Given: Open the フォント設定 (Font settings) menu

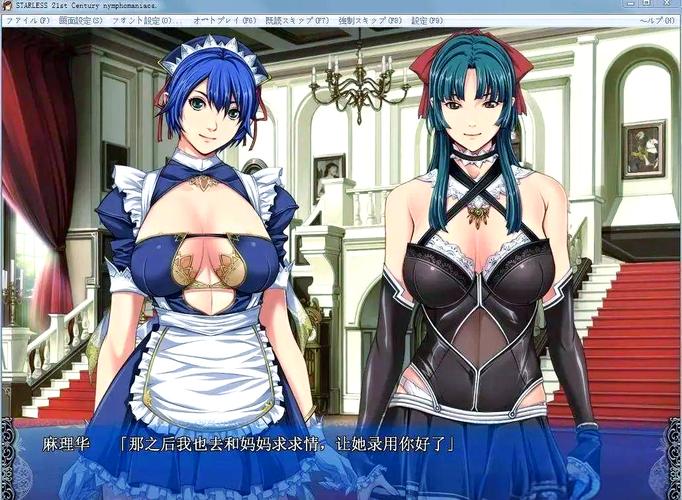Looking at the screenshot, I should (x=141, y=20).
